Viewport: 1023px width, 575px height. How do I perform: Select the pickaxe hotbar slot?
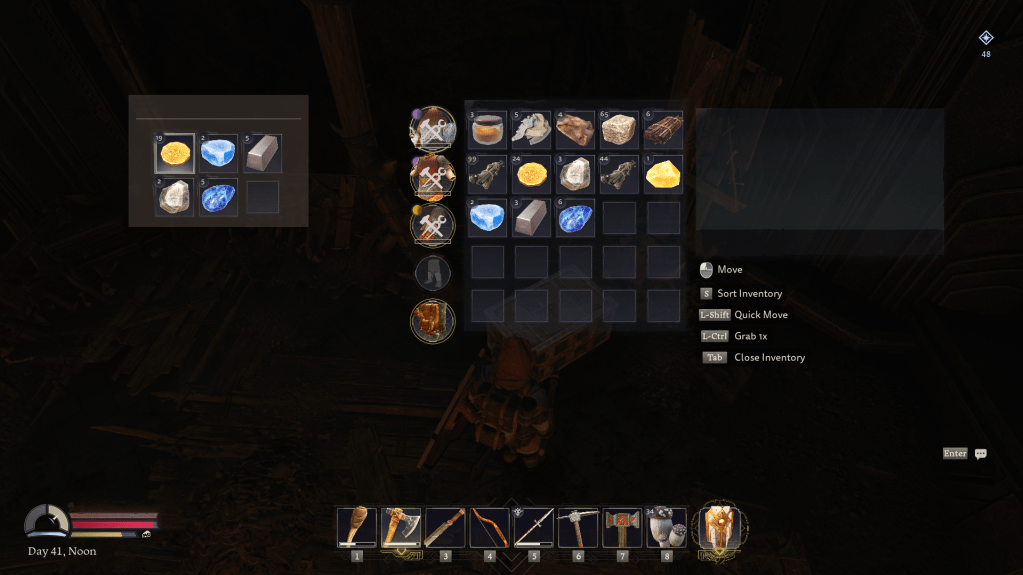tap(577, 526)
